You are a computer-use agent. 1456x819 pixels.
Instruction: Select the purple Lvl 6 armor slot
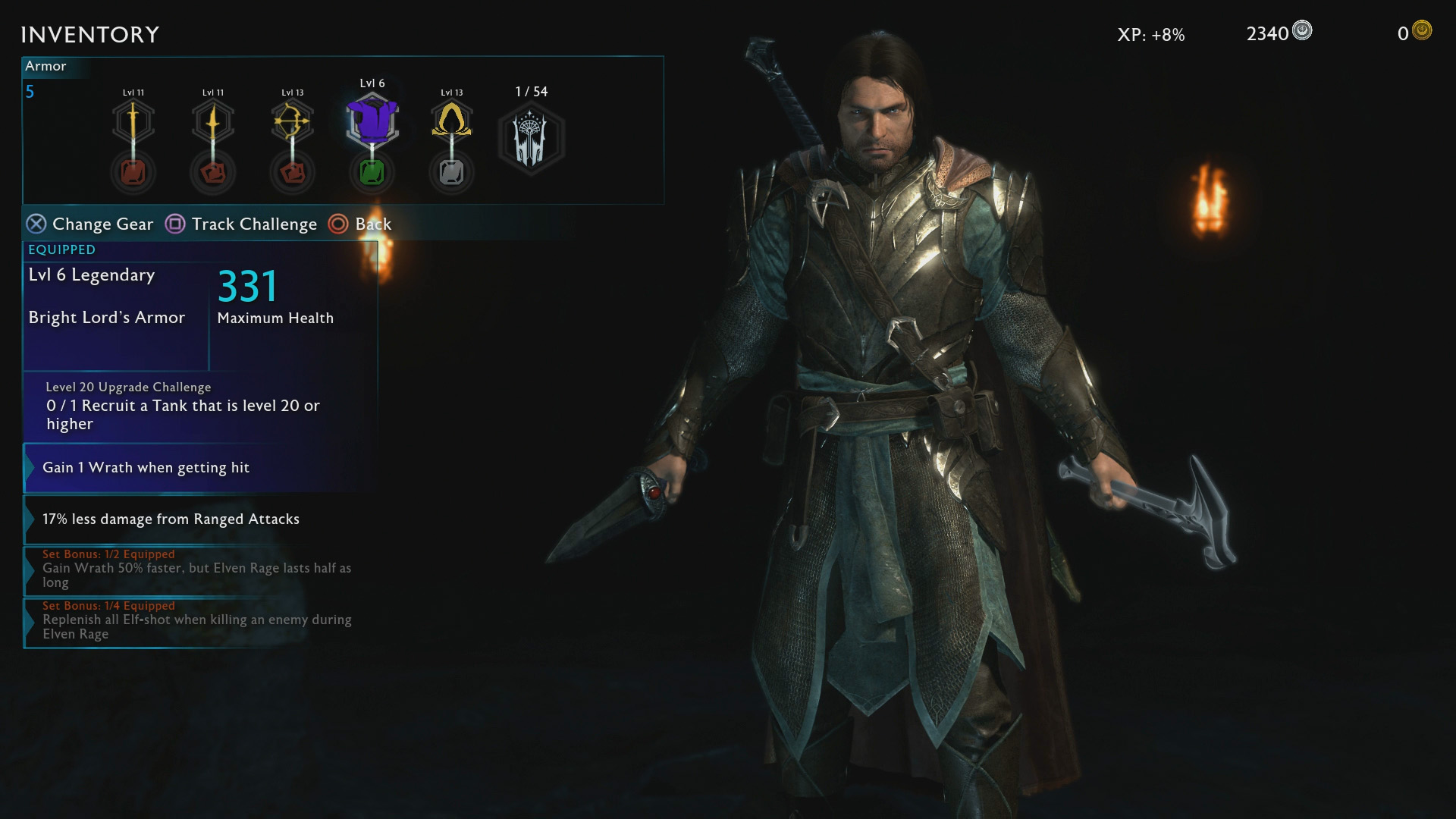coord(372,120)
